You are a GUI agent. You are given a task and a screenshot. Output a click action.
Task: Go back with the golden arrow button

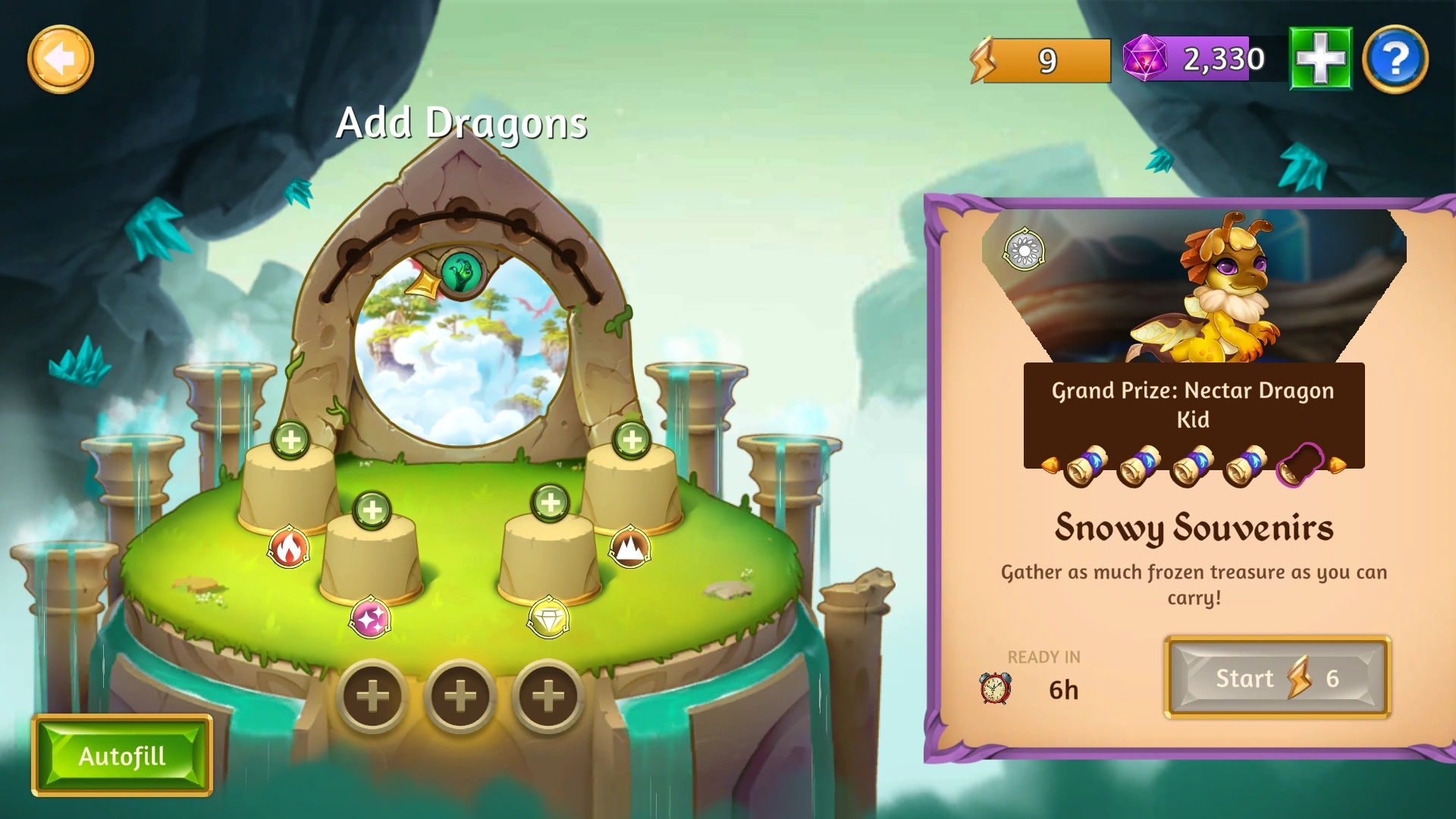[x=61, y=59]
